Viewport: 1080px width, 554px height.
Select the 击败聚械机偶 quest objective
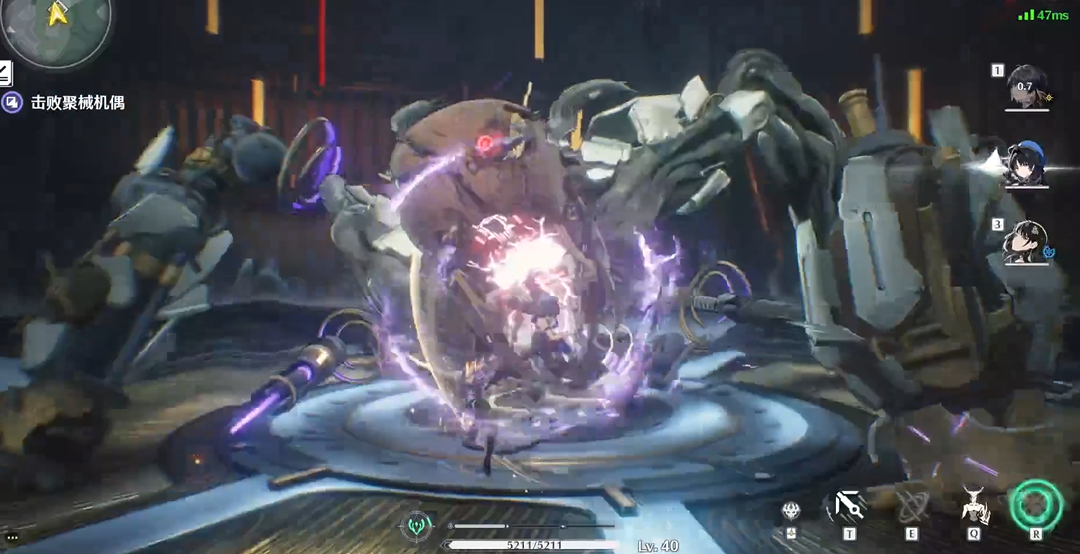click(x=77, y=102)
